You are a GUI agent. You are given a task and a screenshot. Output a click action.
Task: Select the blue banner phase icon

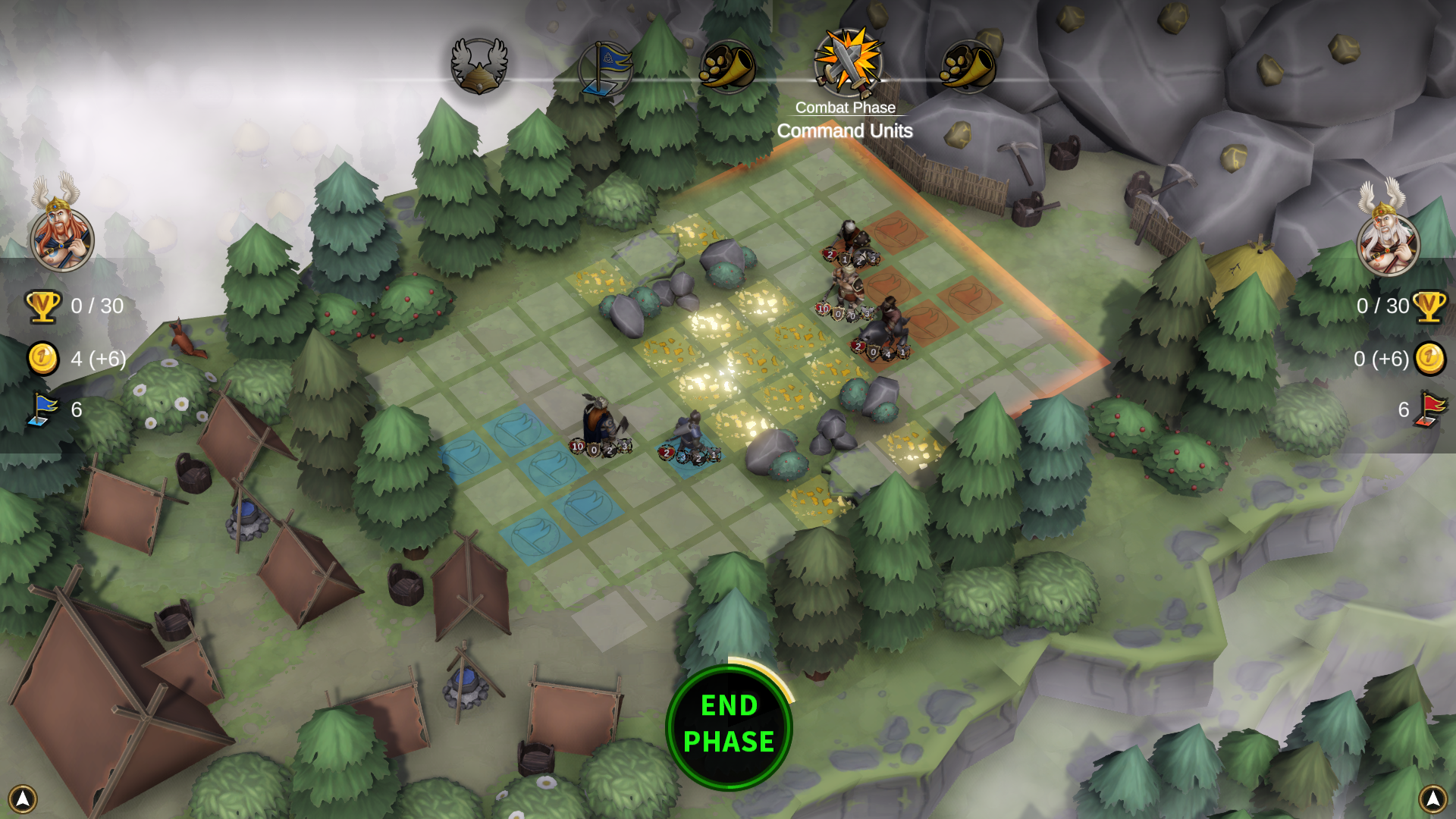tap(605, 67)
